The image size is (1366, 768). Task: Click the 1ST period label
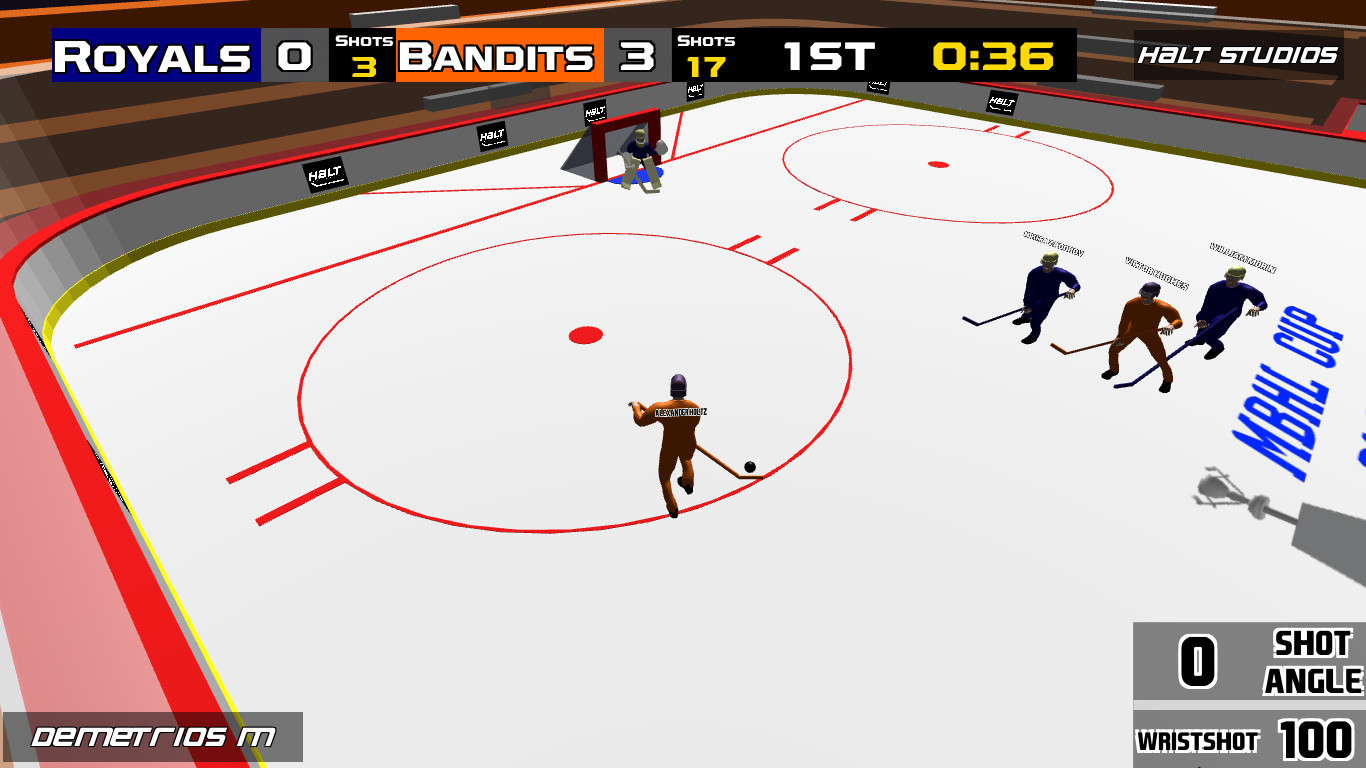[x=828, y=57]
